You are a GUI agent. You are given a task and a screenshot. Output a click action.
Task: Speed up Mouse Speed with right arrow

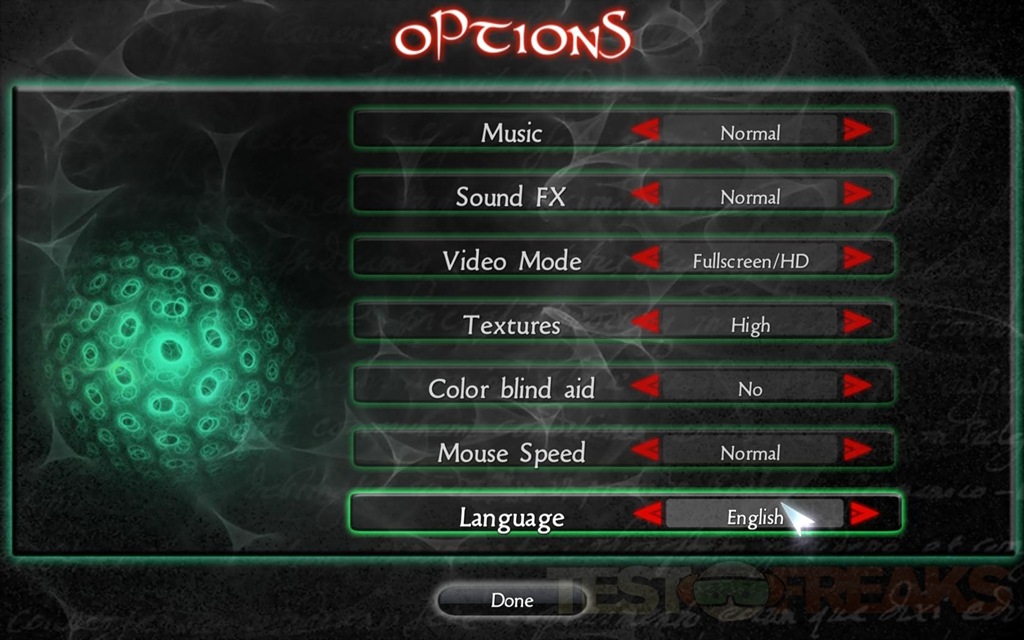(x=856, y=451)
